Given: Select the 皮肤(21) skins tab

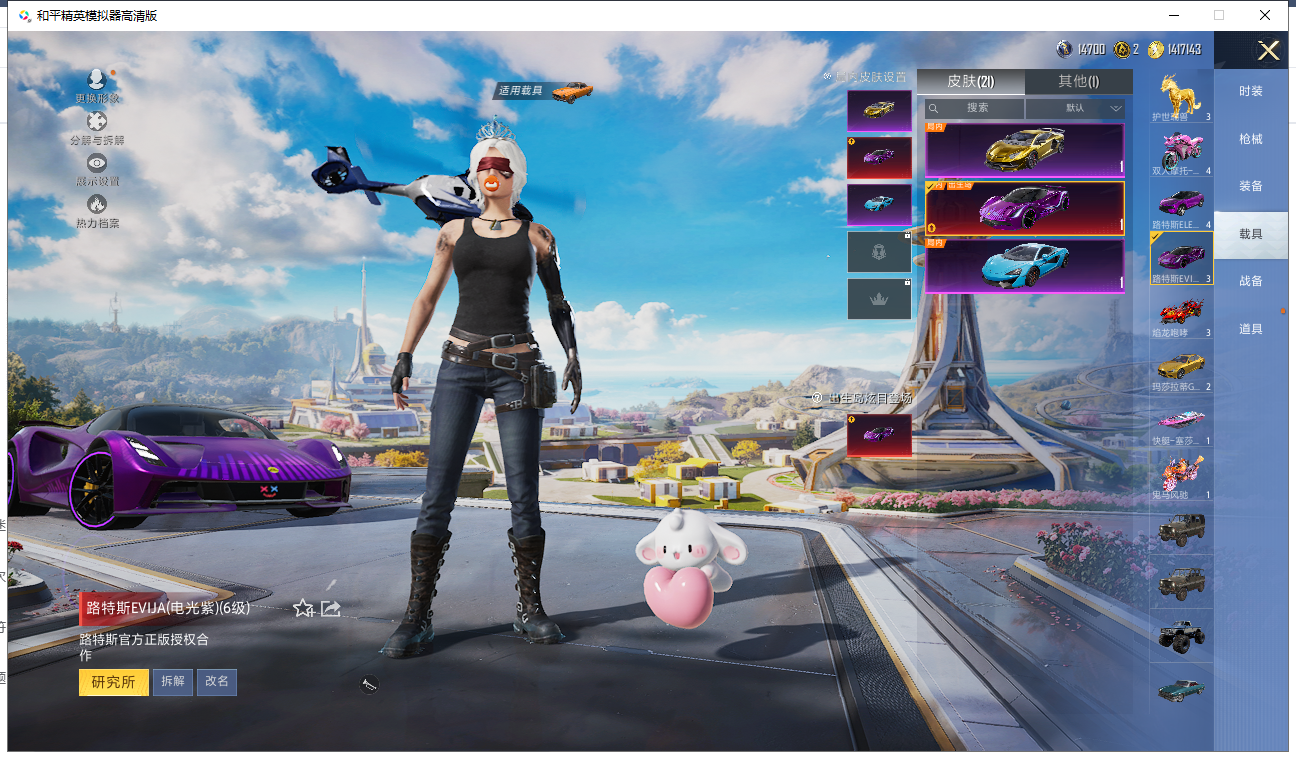Looking at the screenshot, I should pyautogui.click(x=970, y=82).
